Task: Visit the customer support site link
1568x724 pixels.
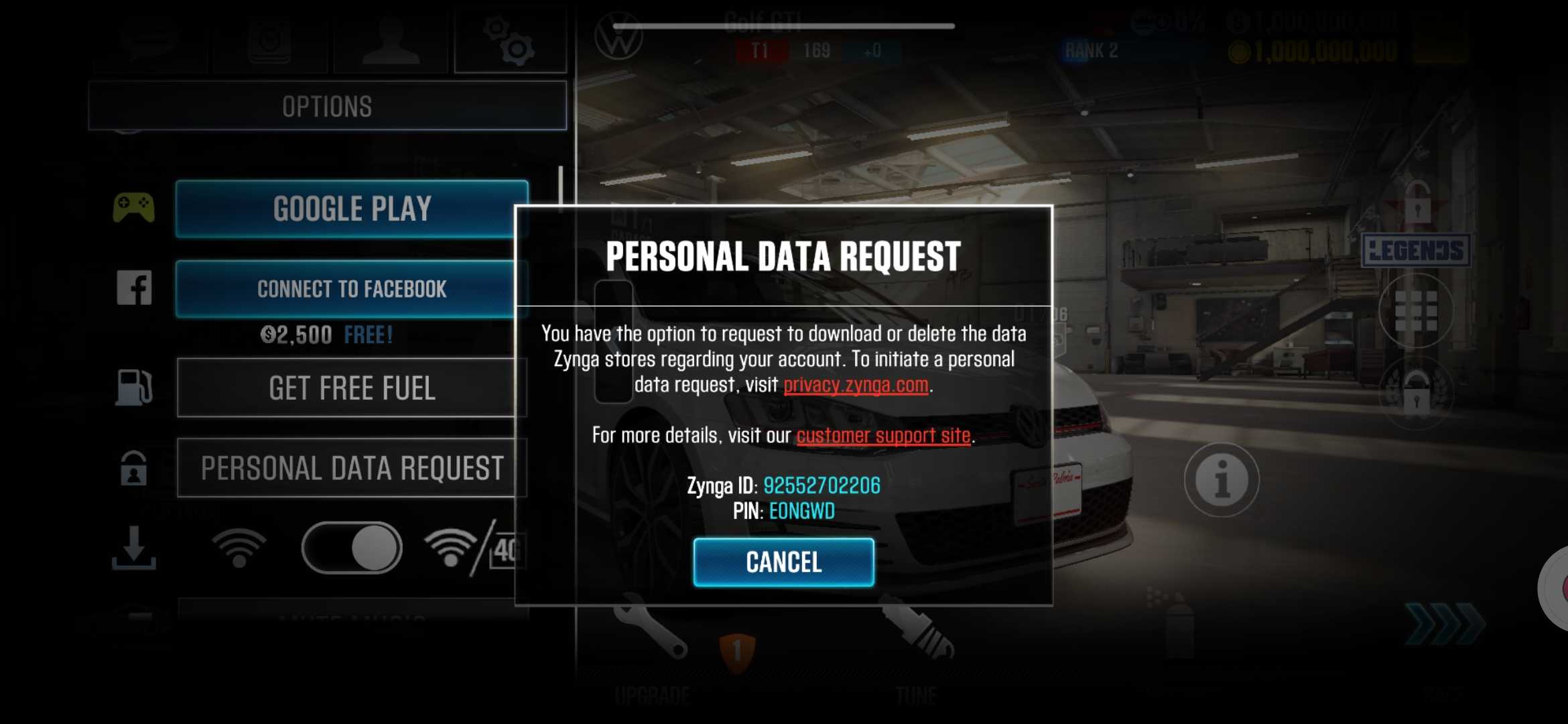Action: (x=883, y=436)
